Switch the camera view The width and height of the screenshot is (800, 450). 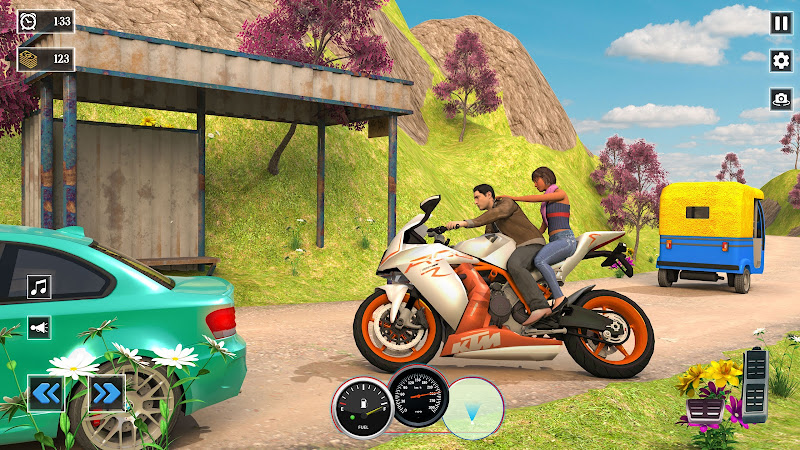coord(781,99)
